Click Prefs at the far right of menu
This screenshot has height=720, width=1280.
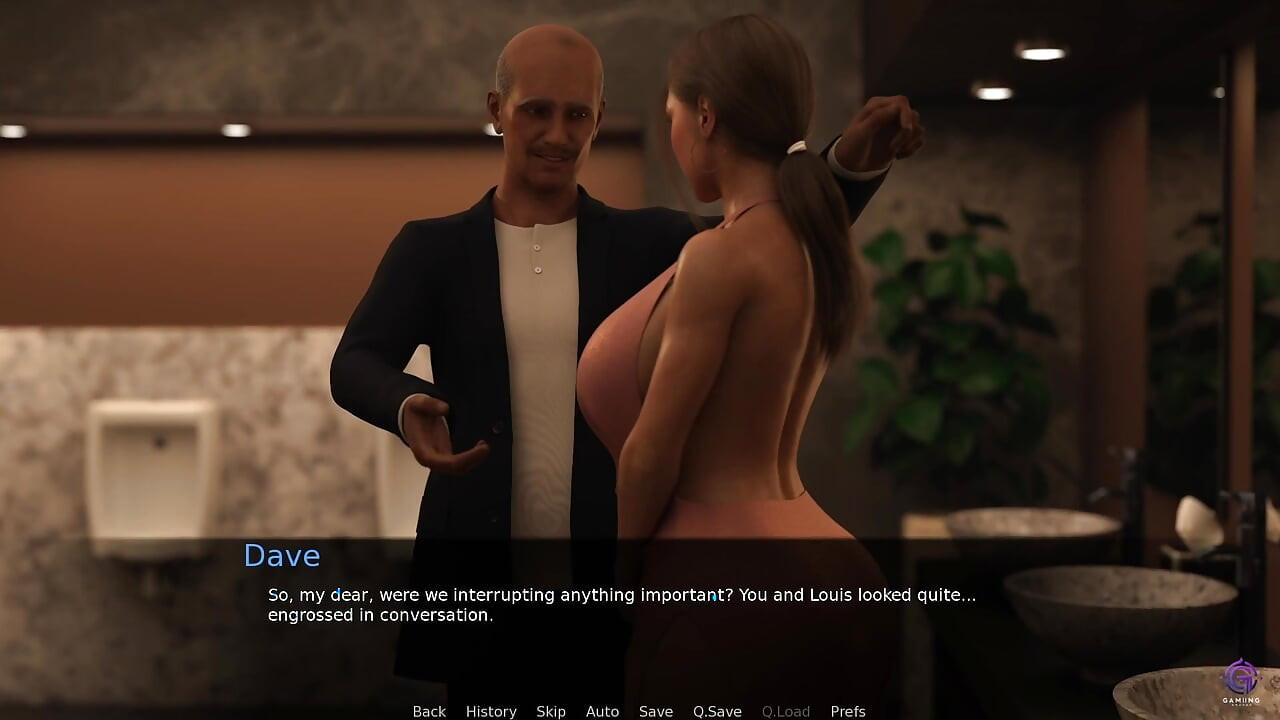tap(849, 711)
